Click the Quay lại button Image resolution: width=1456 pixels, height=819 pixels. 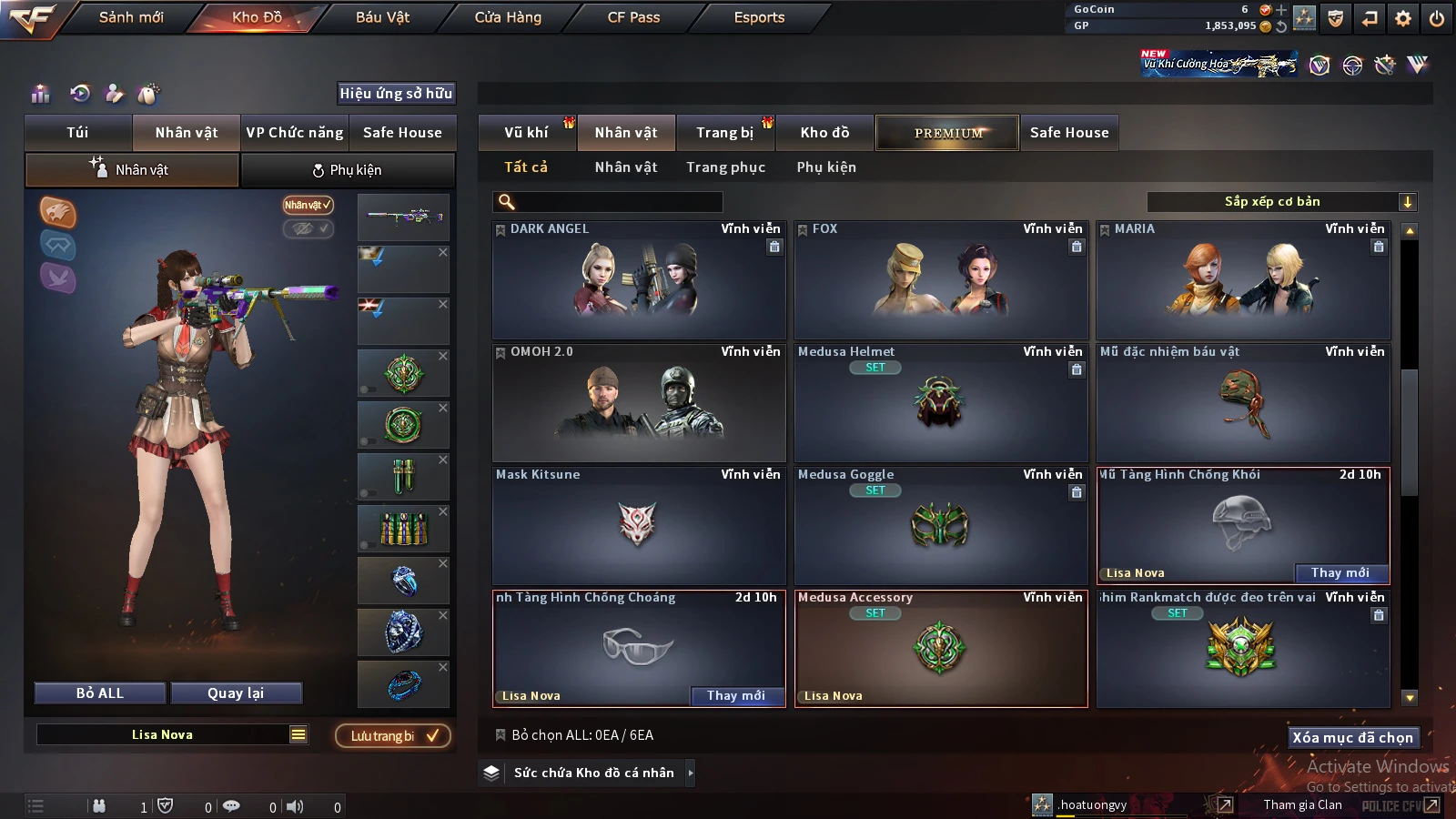[x=236, y=693]
